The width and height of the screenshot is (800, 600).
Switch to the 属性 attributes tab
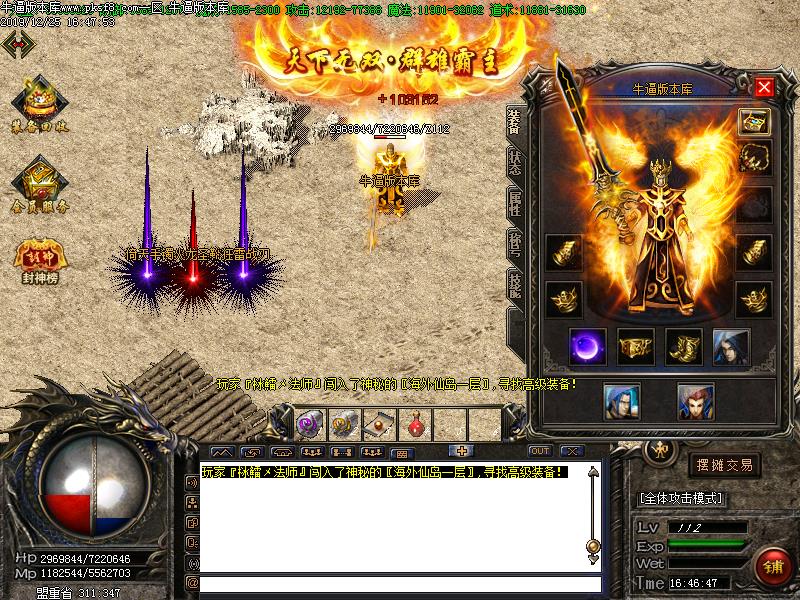514,207
